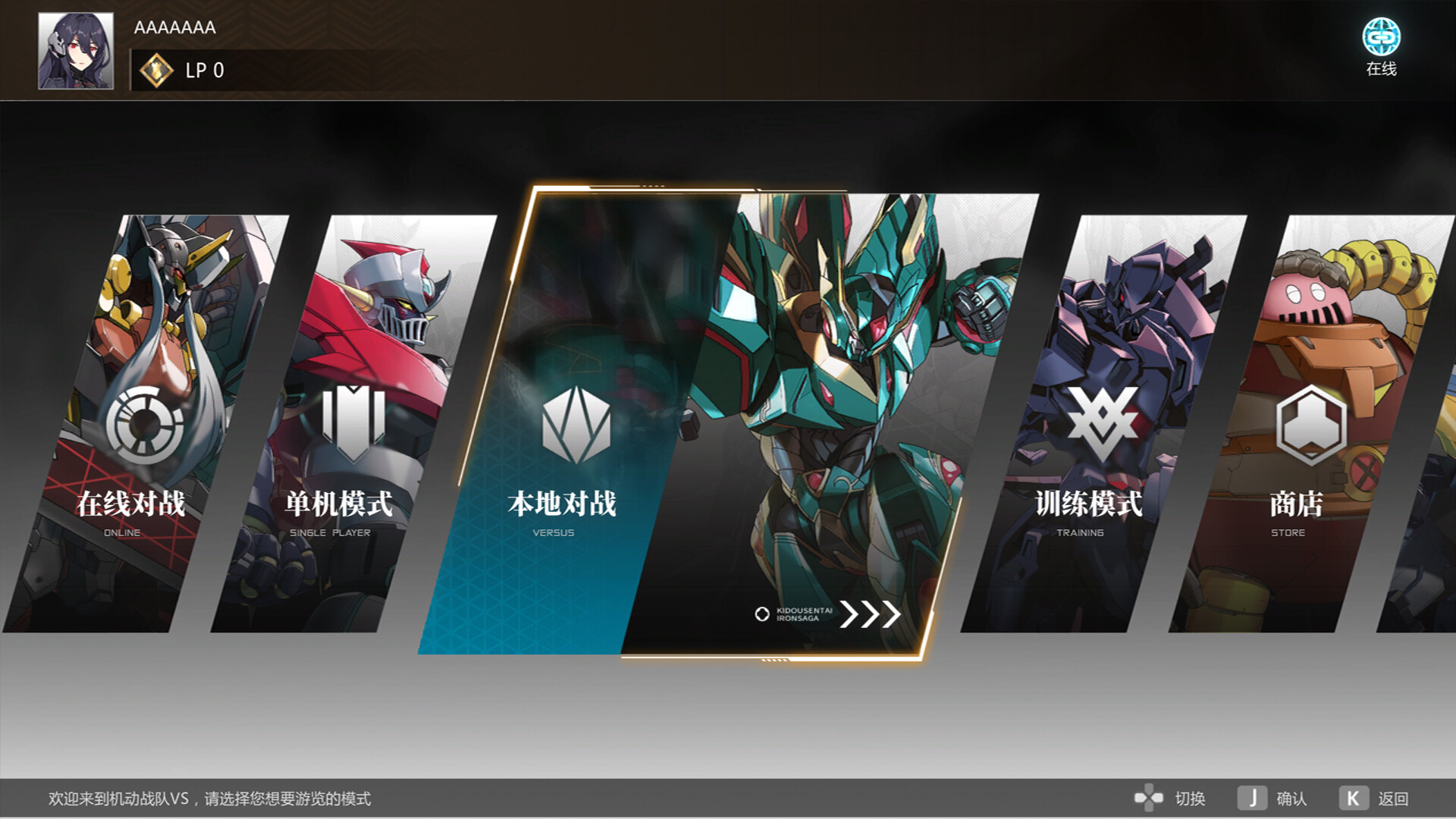
Task: Click the KIDOUSENTAI IRONSAGA circle emblem
Action: (x=761, y=614)
